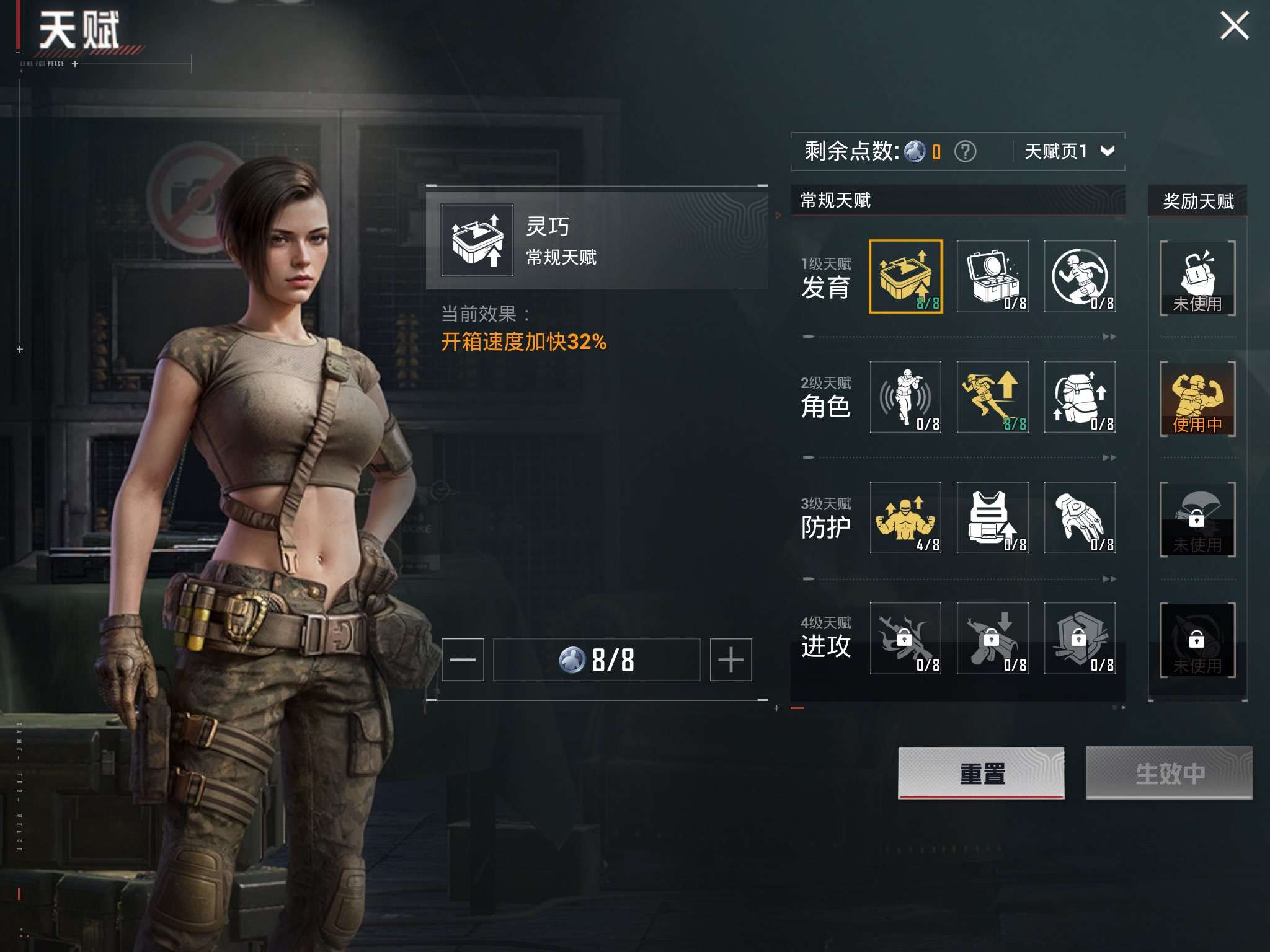Switch to the 奖励天赋 panel header
Viewport: 1270px width, 952px height.
1198,201
